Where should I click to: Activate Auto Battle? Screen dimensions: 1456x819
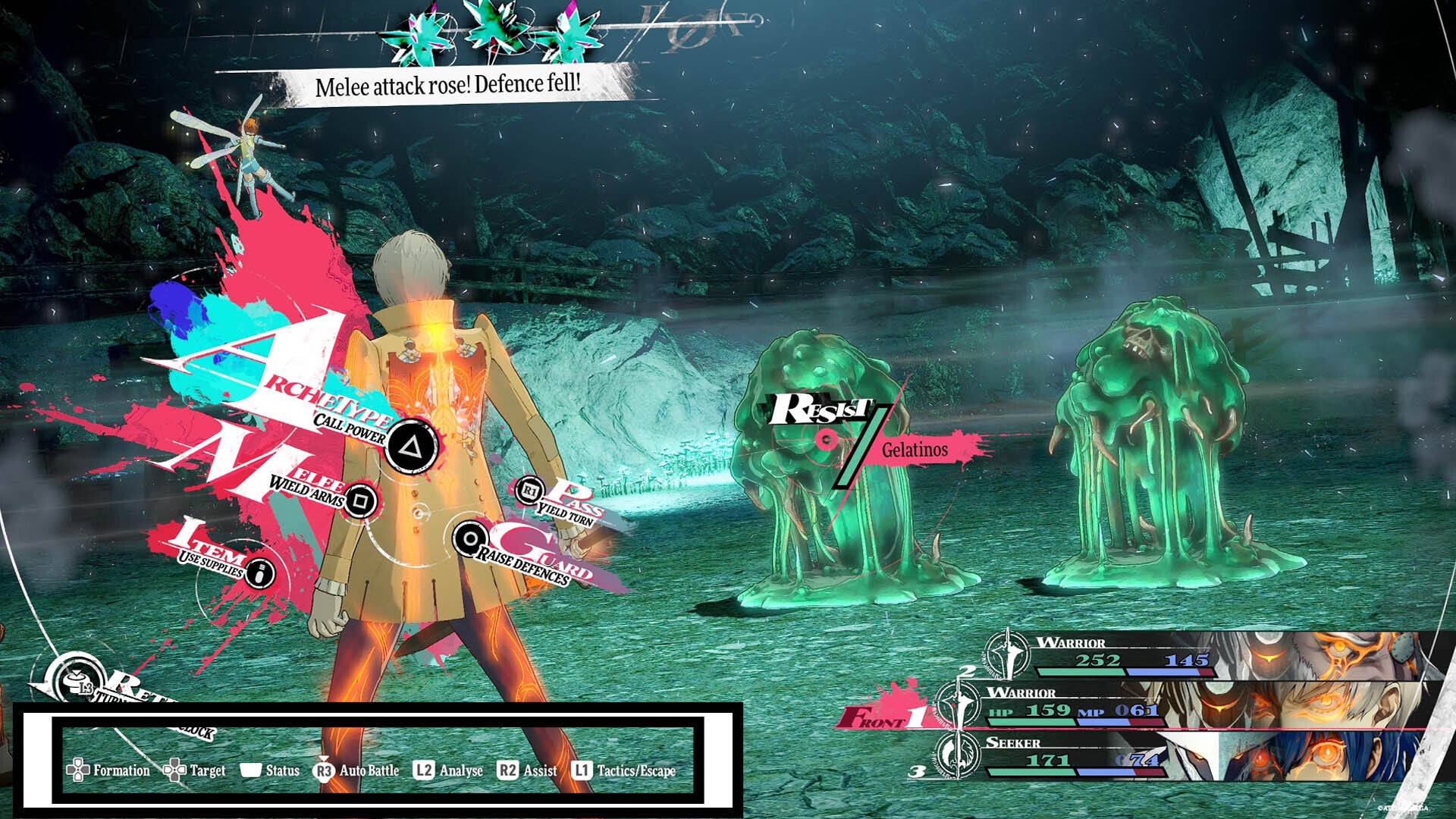coord(356,770)
